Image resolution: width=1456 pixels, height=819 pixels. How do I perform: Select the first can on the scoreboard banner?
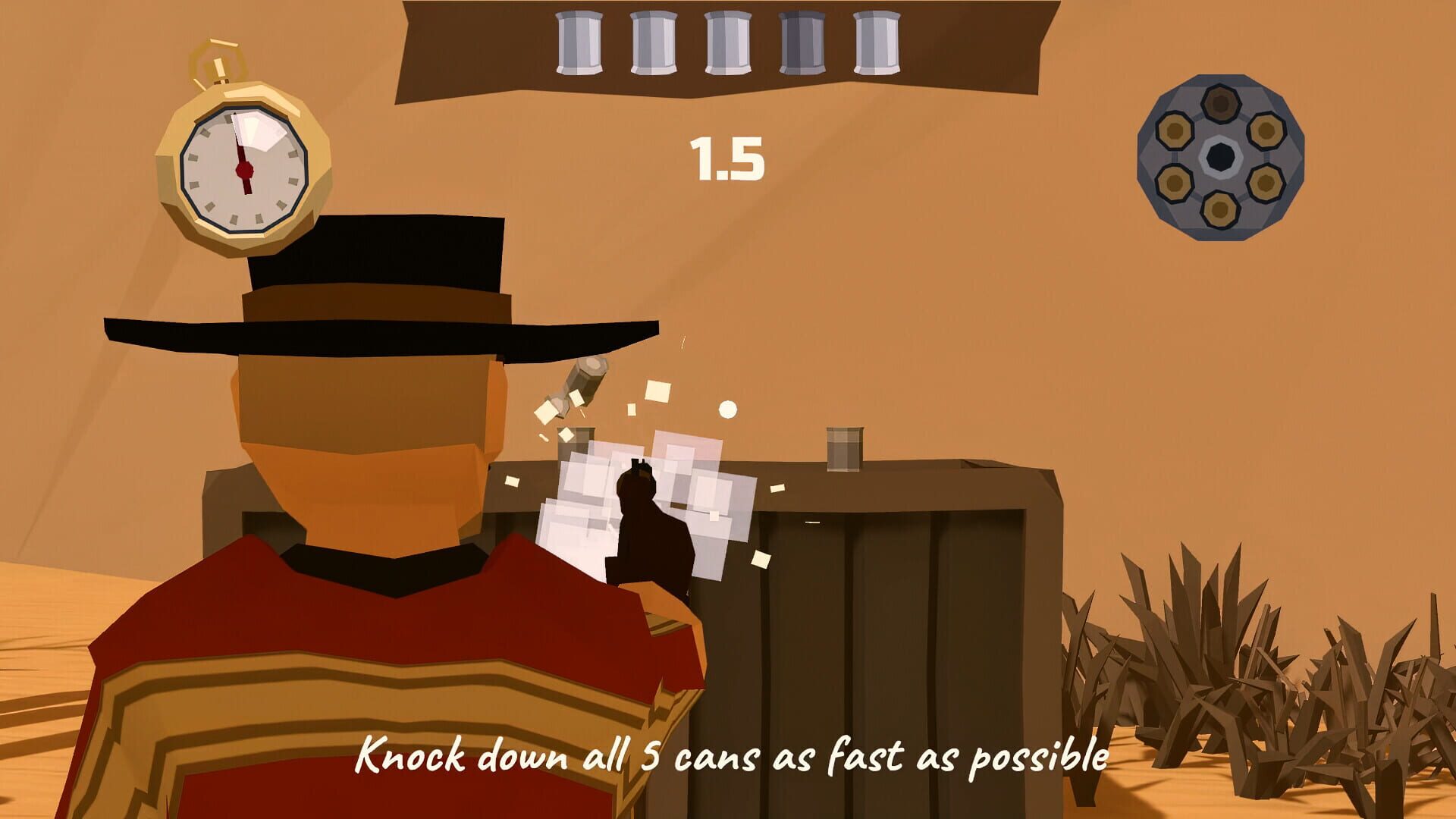click(576, 42)
